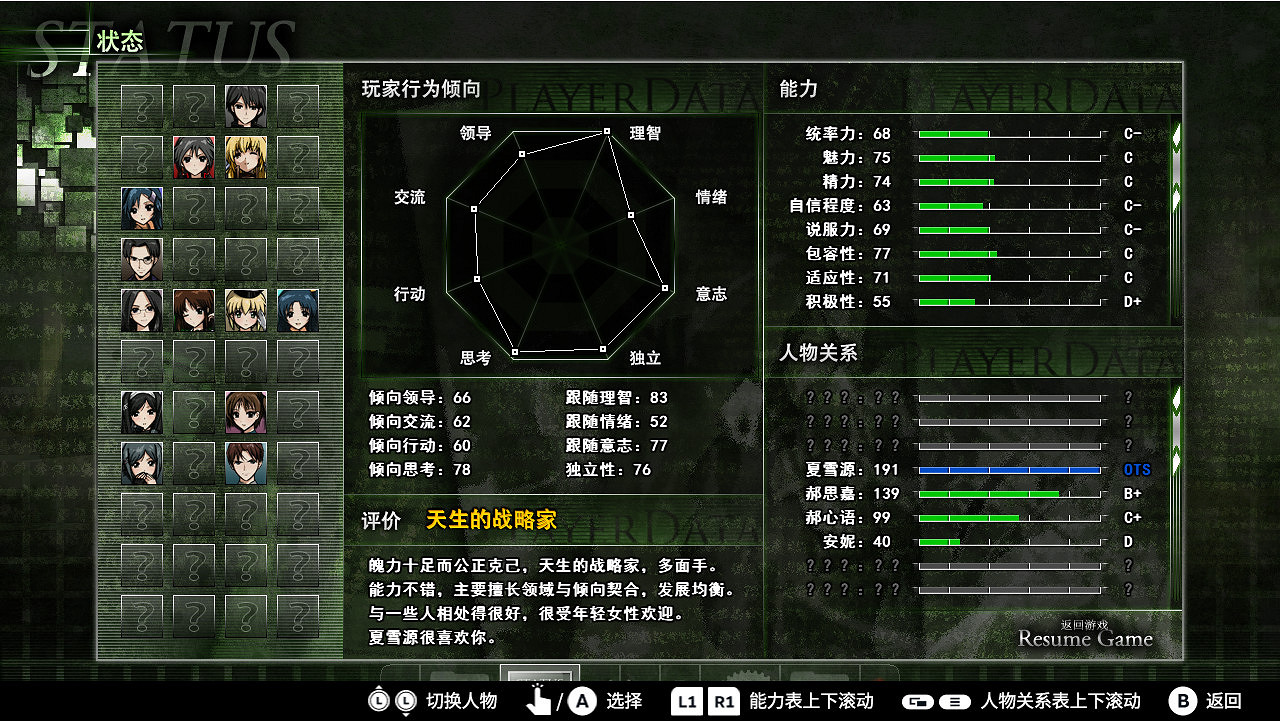Image resolution: width=1280 pixels, height=721 pixels.
Task: Select the red-framed character portrait
Action: [x=194, y=157]
